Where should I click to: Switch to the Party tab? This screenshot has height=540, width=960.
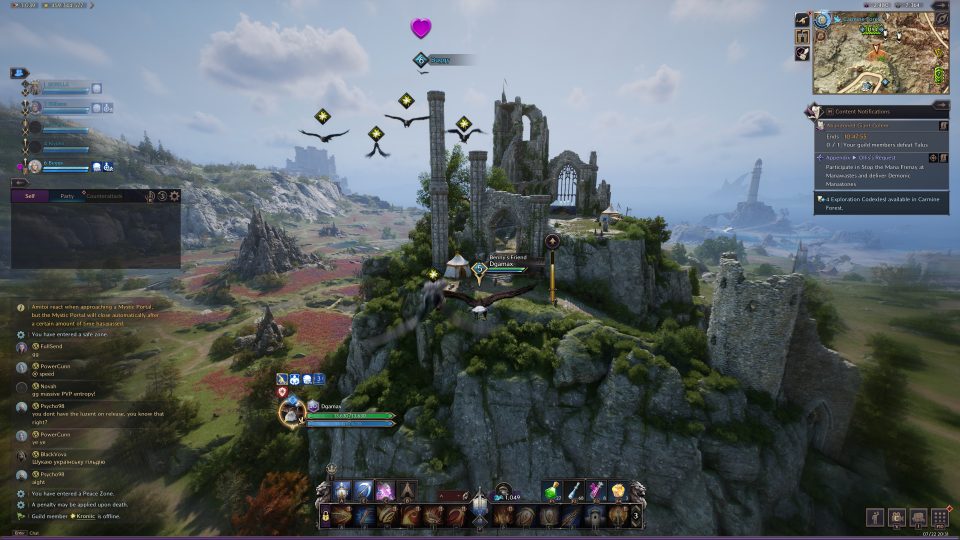tap(66, 196)
